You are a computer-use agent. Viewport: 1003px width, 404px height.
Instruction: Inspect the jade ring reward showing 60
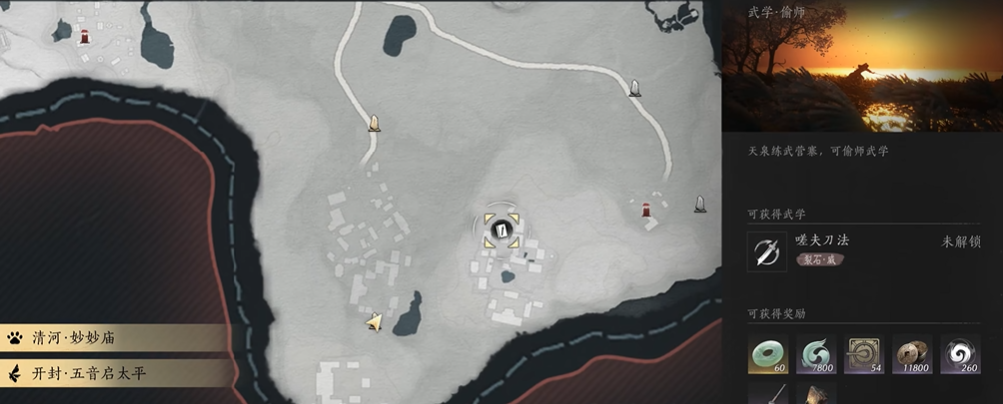point(767,355)
